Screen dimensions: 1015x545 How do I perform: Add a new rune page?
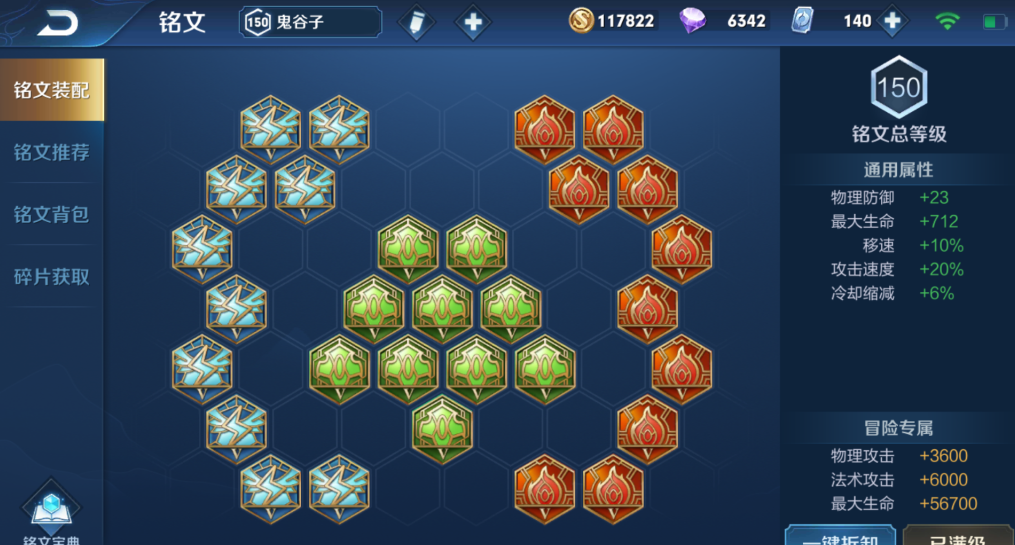tap(473, 22)
